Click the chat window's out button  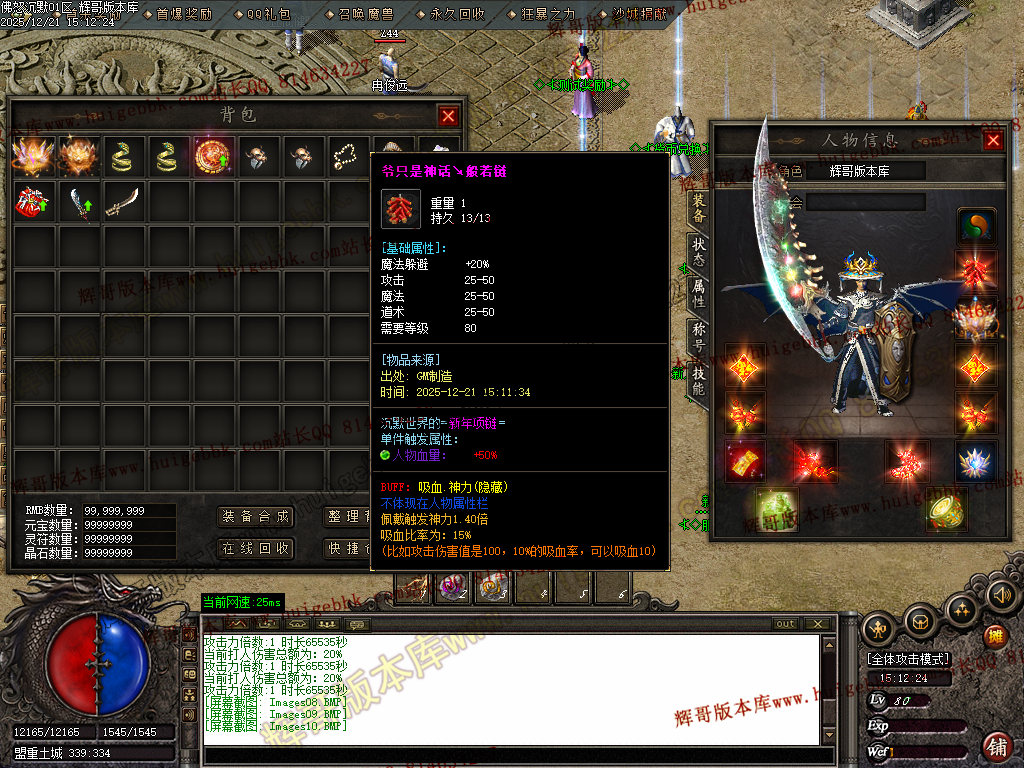(x=786, y=624)
